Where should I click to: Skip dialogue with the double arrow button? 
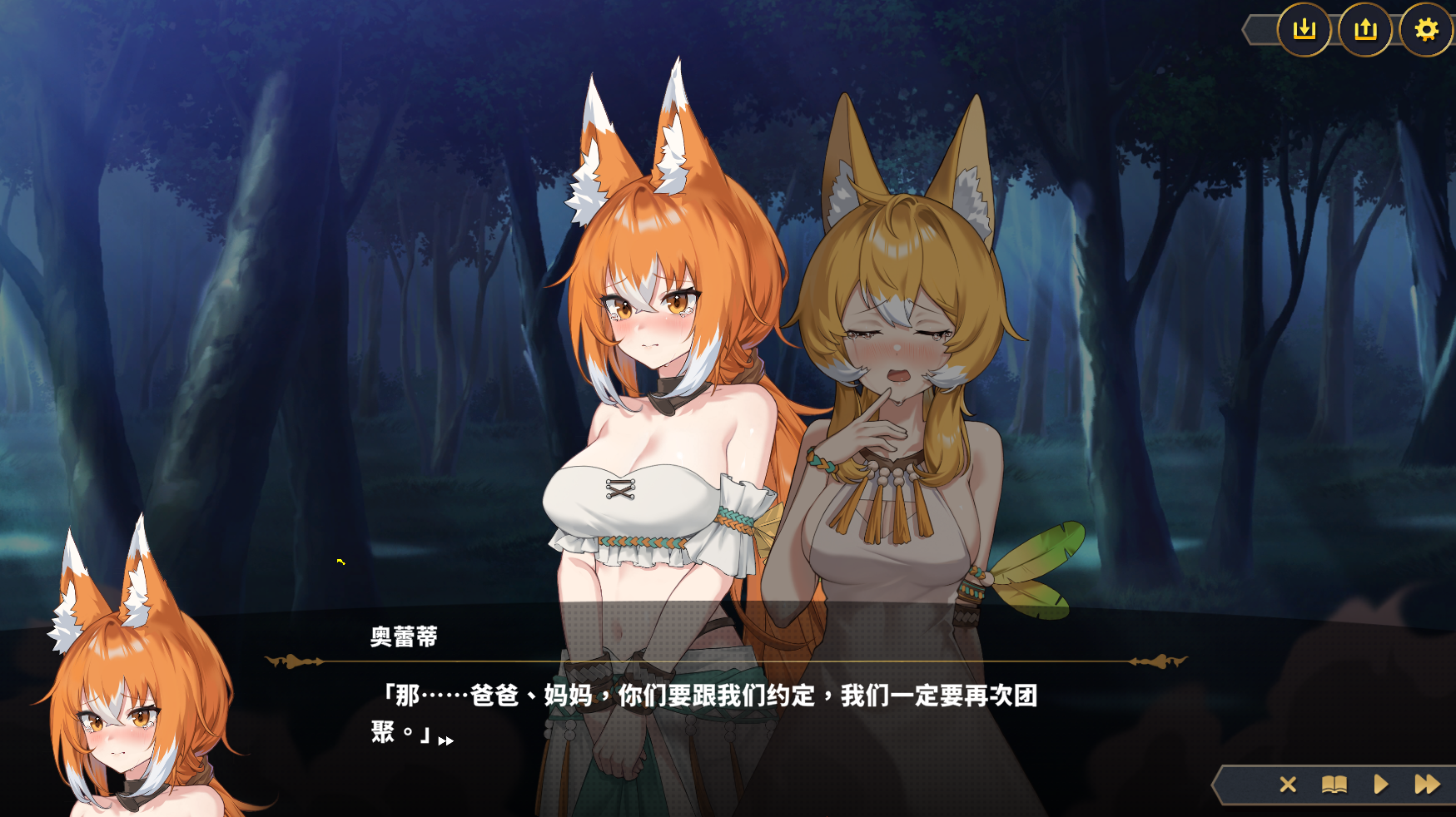(x=1427, y=785)
